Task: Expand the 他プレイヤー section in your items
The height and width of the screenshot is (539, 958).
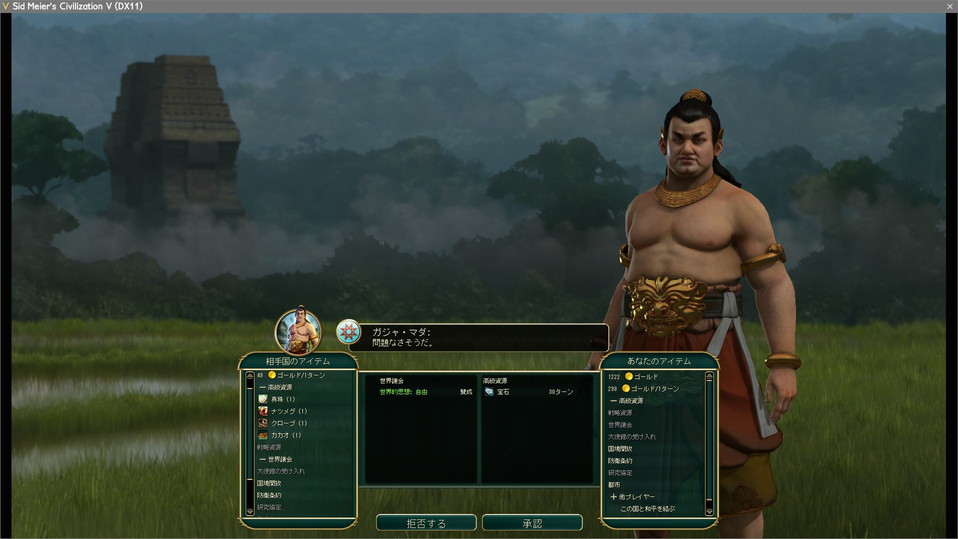Action: pos(633,496)
